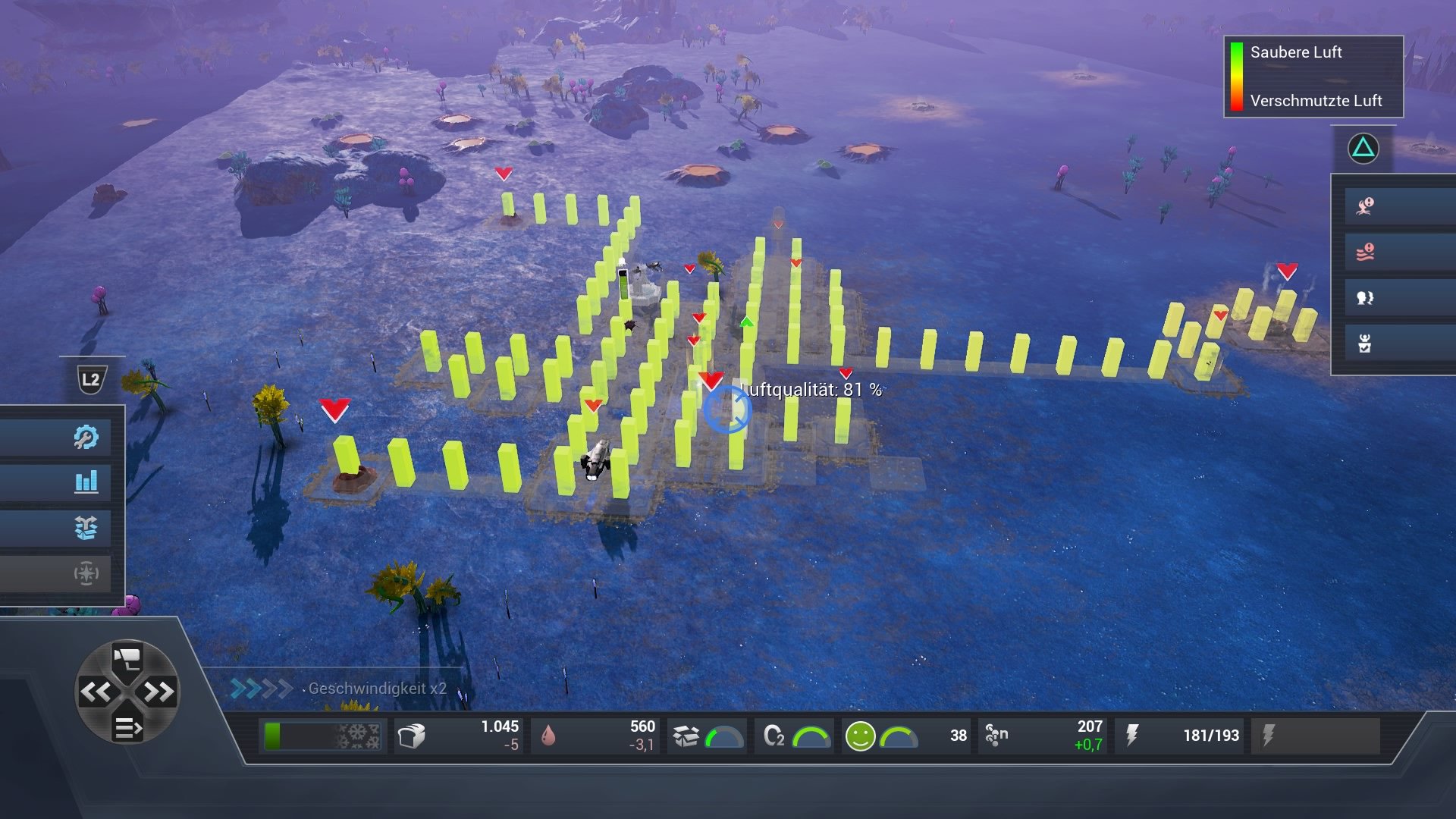
Task: Toggle the air quality overlay legend
Action: pos(1312,76)
